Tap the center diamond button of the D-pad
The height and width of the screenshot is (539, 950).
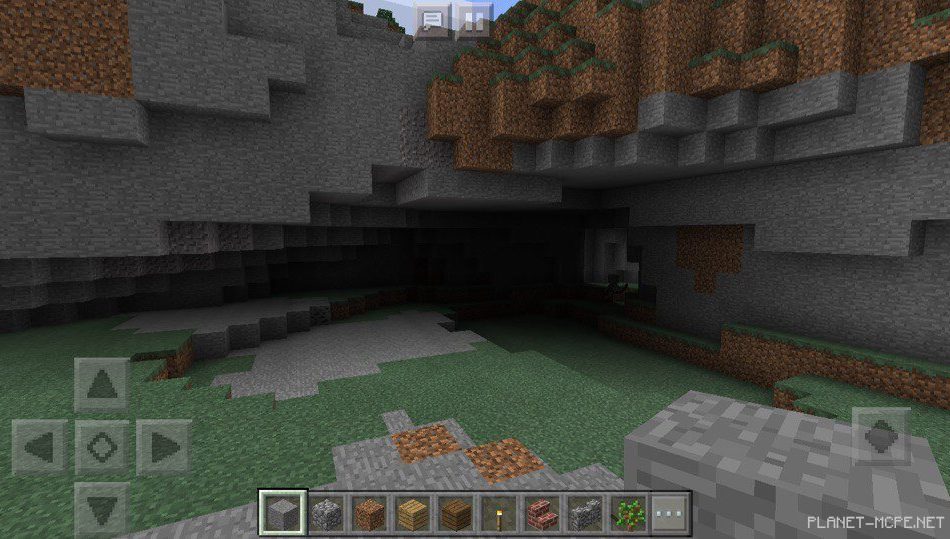click(102, 446)
